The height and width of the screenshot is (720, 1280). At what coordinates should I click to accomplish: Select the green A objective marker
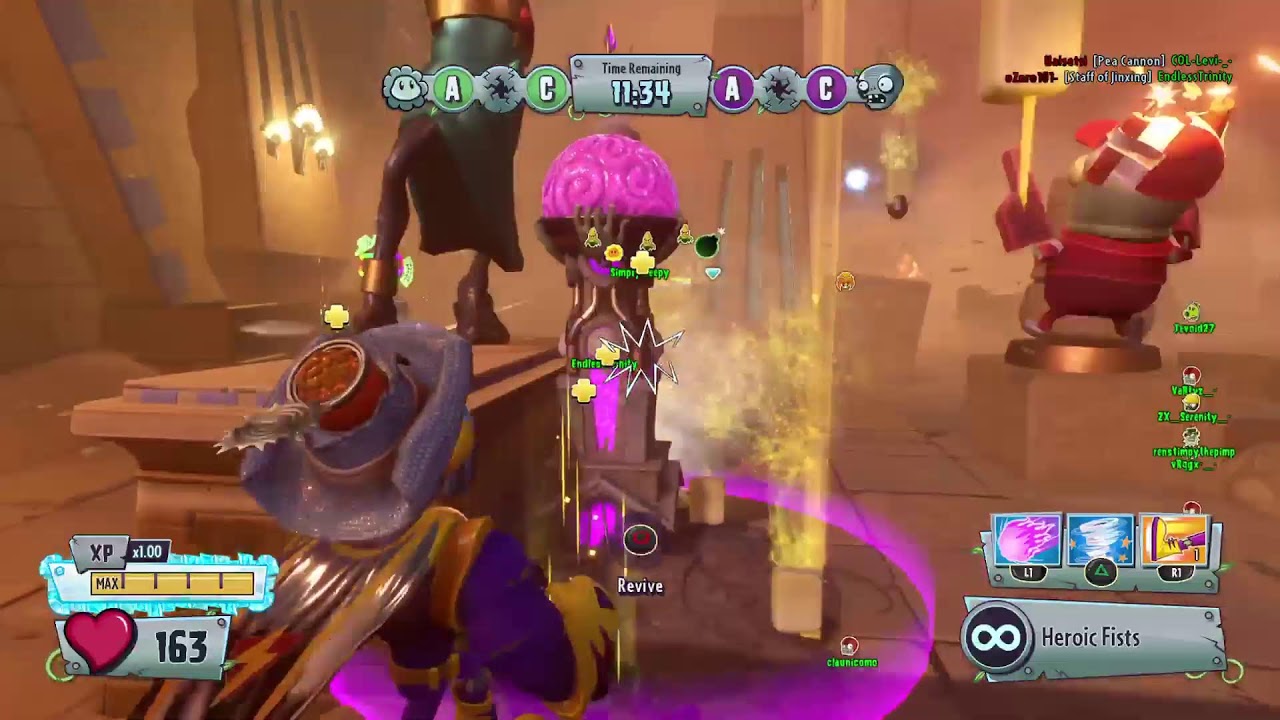tap(452, 90)
